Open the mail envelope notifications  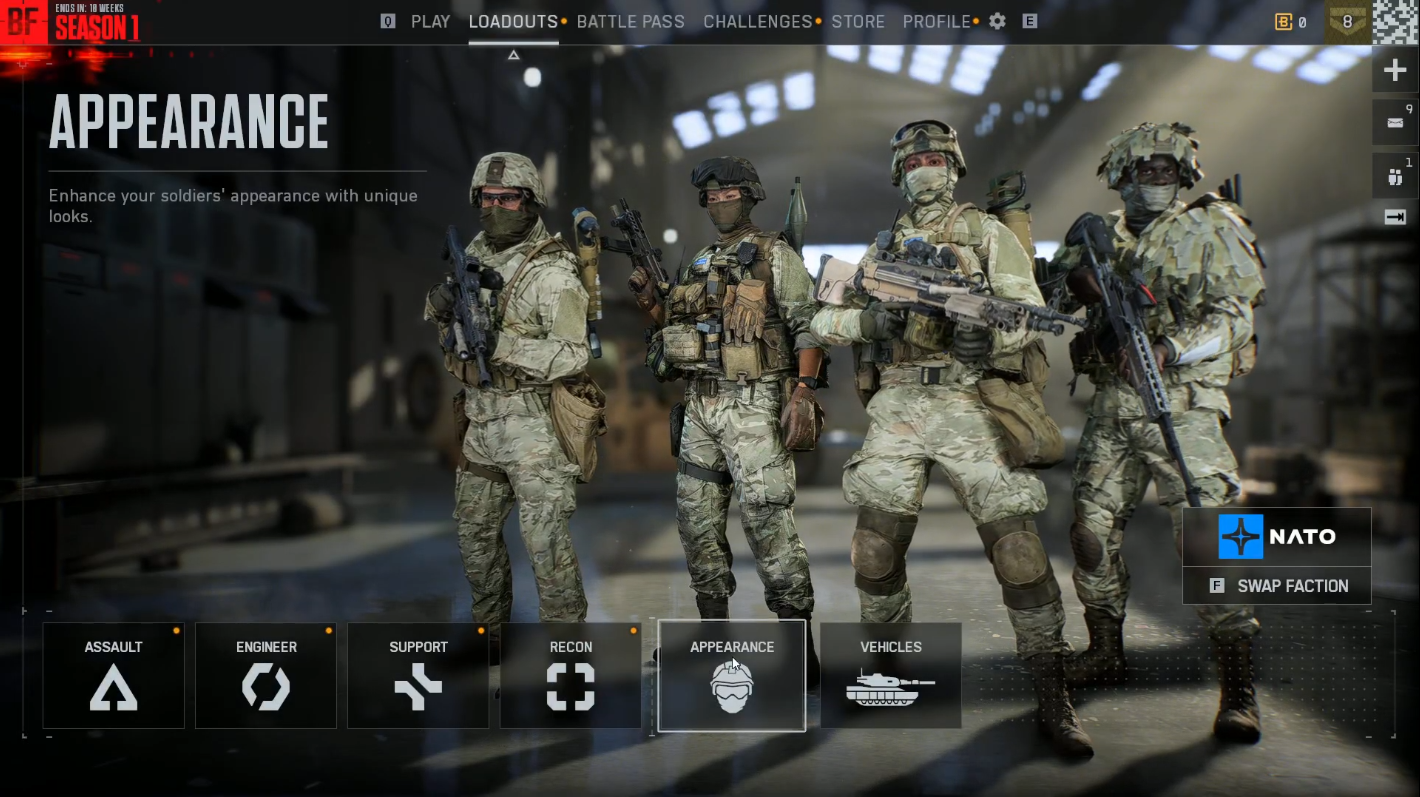[1395, 121]
